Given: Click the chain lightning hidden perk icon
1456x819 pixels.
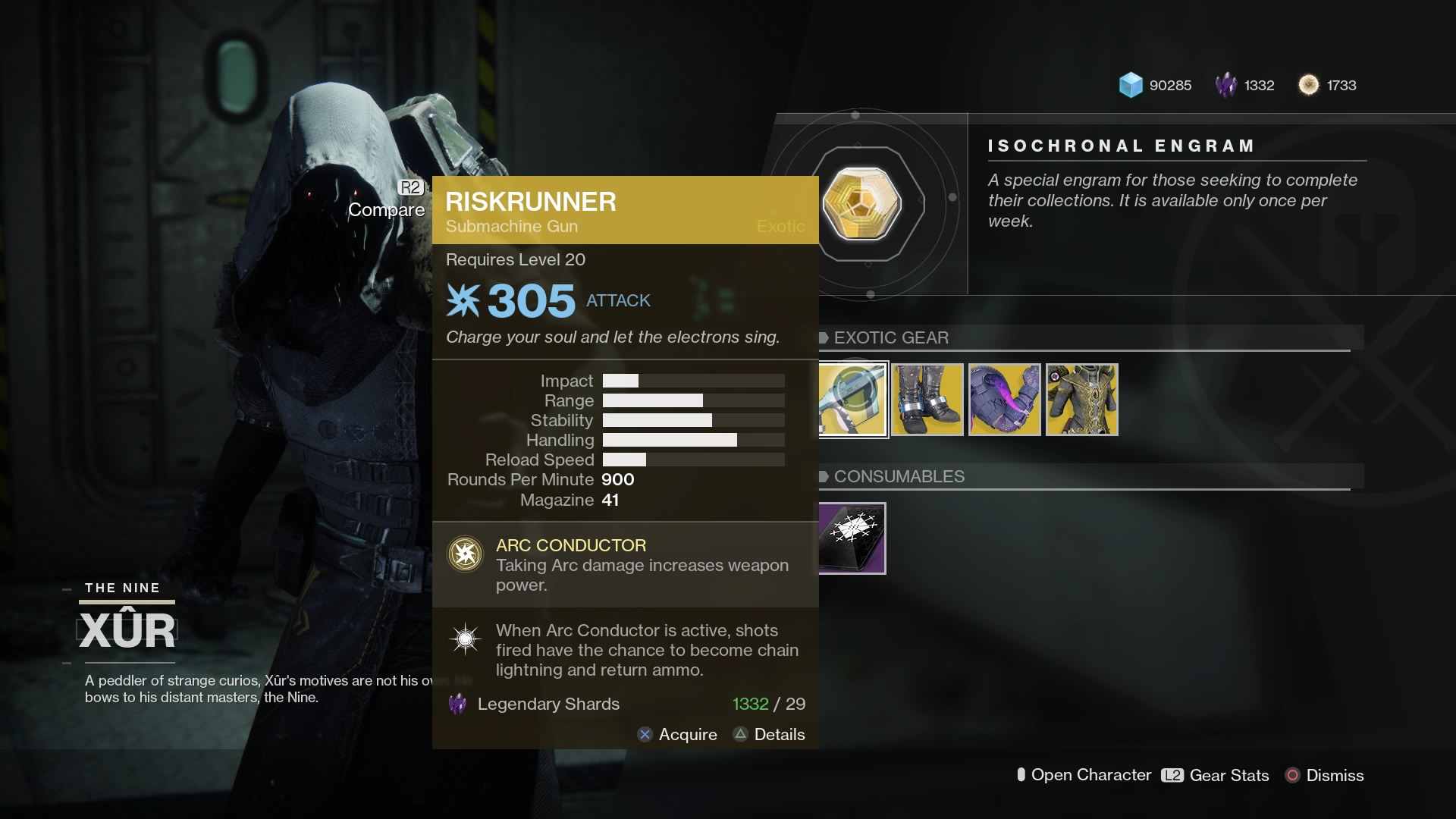Looking at the screenshot, I should 465,639.
